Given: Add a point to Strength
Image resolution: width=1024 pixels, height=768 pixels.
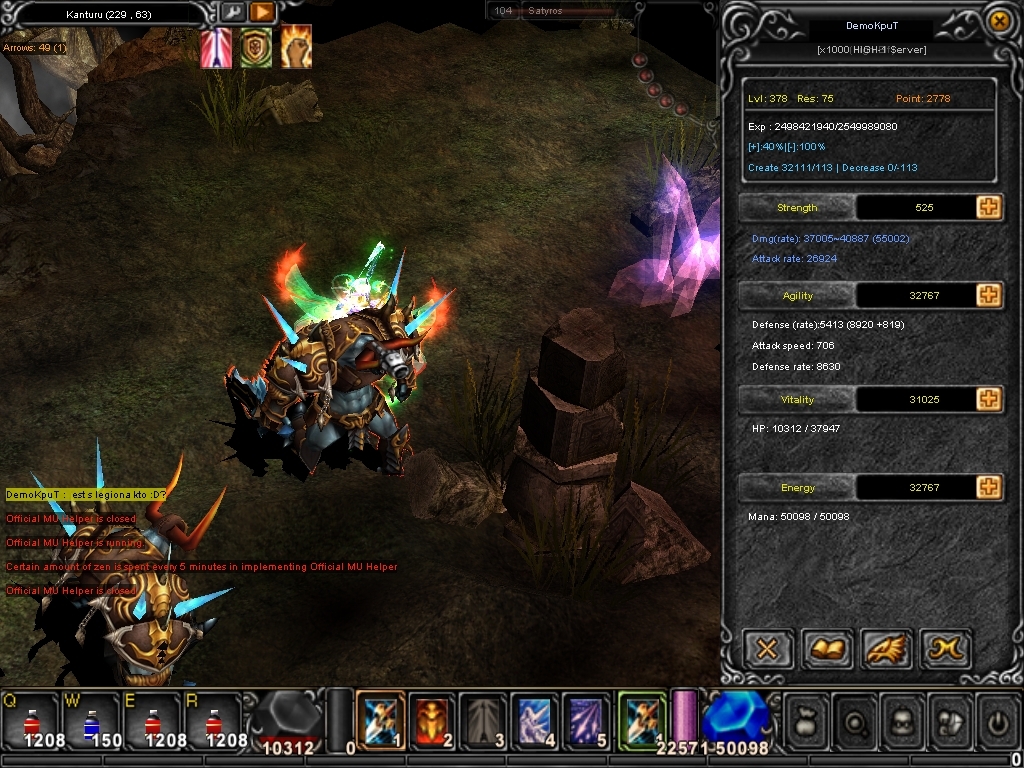Looking at the screenshot, I should 989,207.
